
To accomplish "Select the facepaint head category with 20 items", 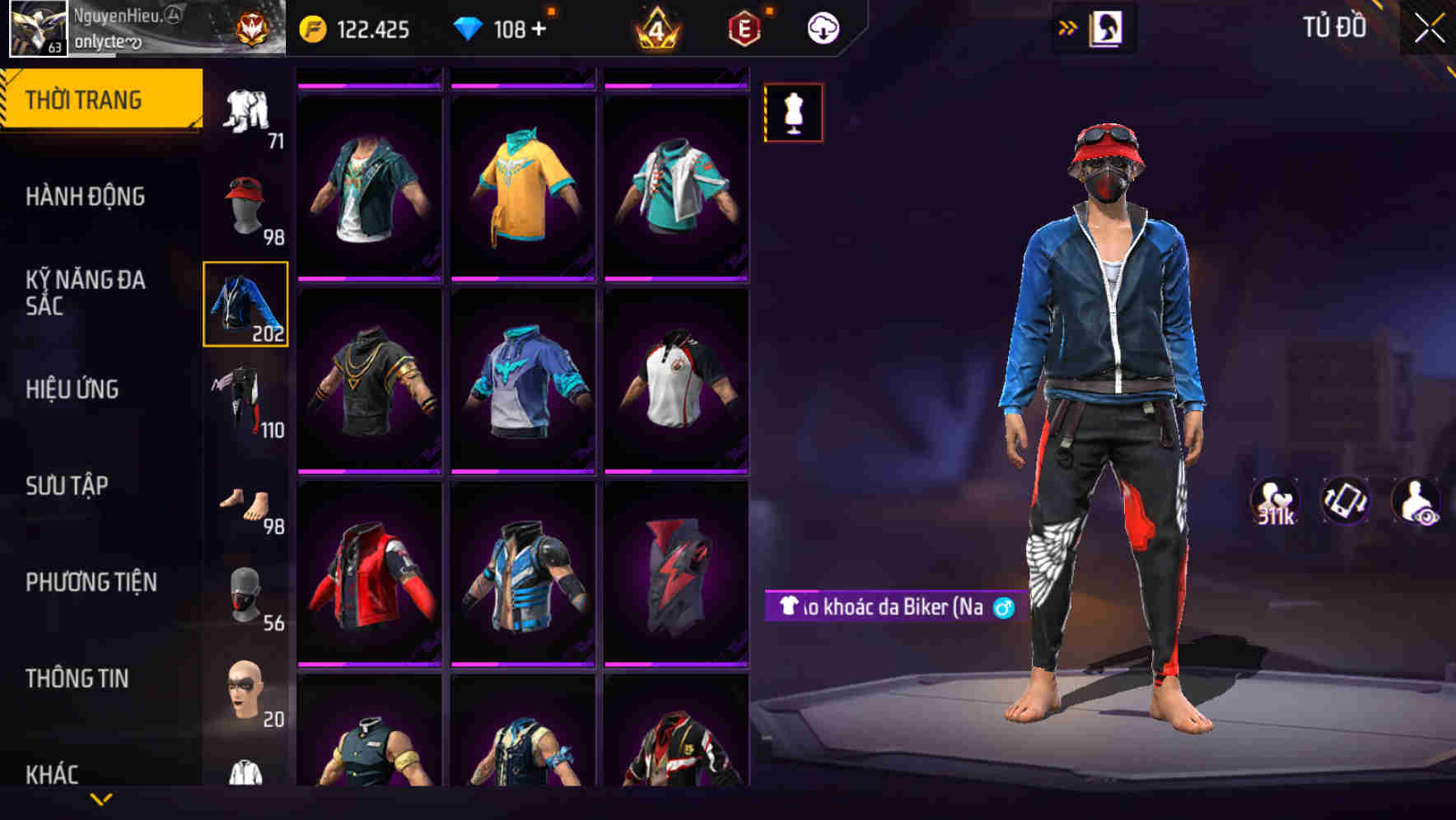I will point(245,692).
